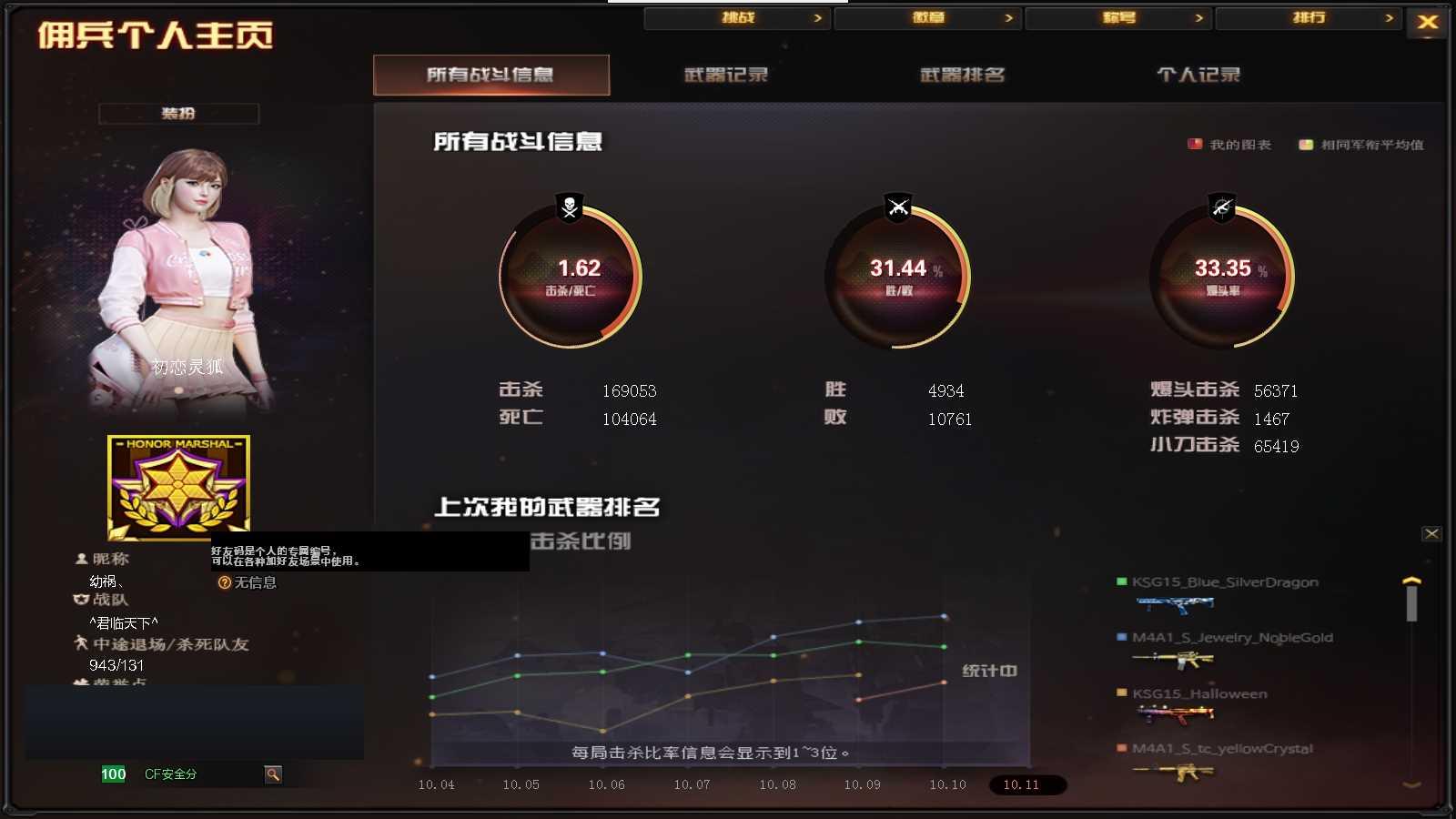Viewport: 1456px width, 819px height.
Task: Click the magnifier icon beside CF安全分
Action: coord(272,774)
